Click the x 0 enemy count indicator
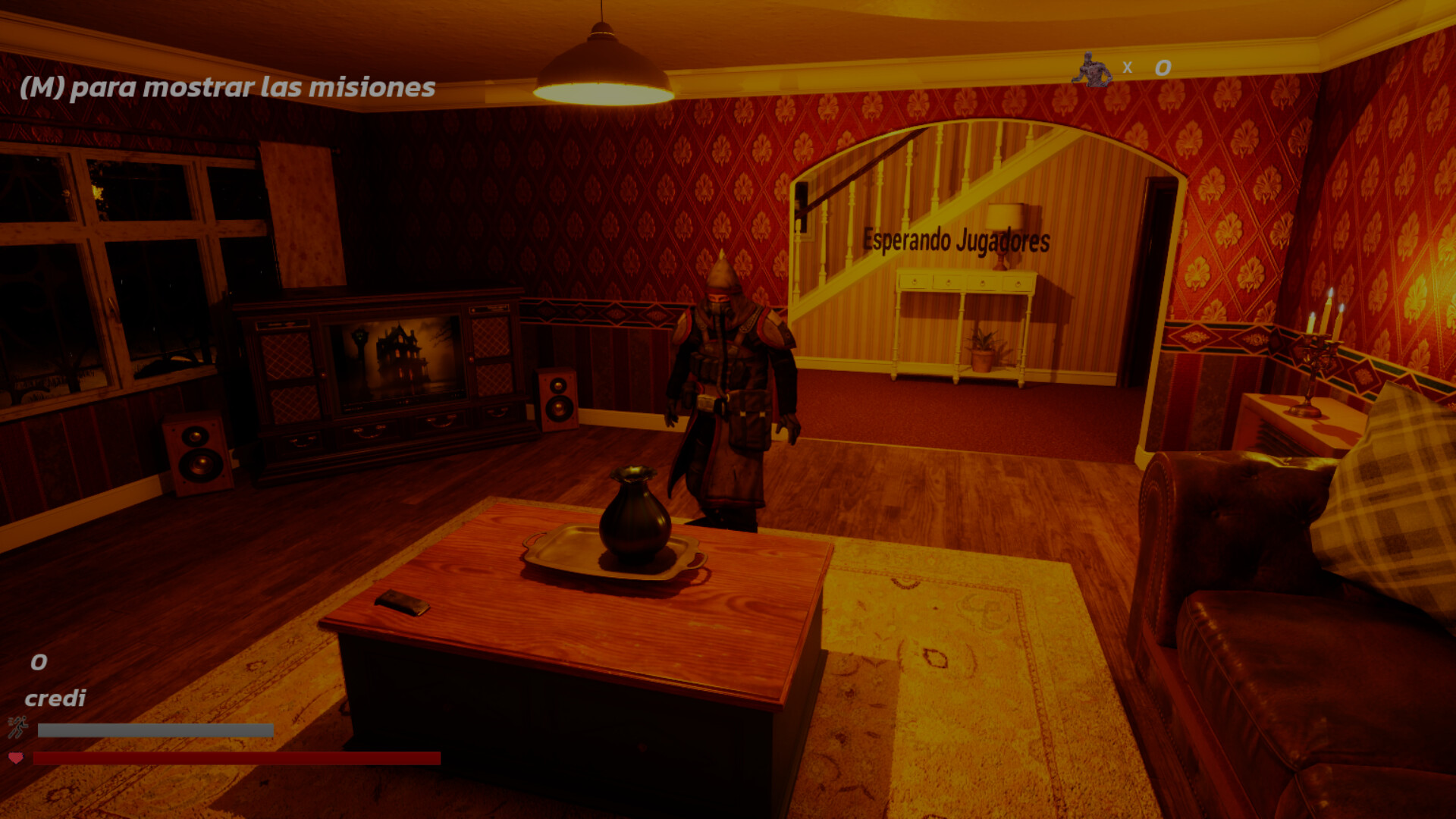 coord(1144,68)
